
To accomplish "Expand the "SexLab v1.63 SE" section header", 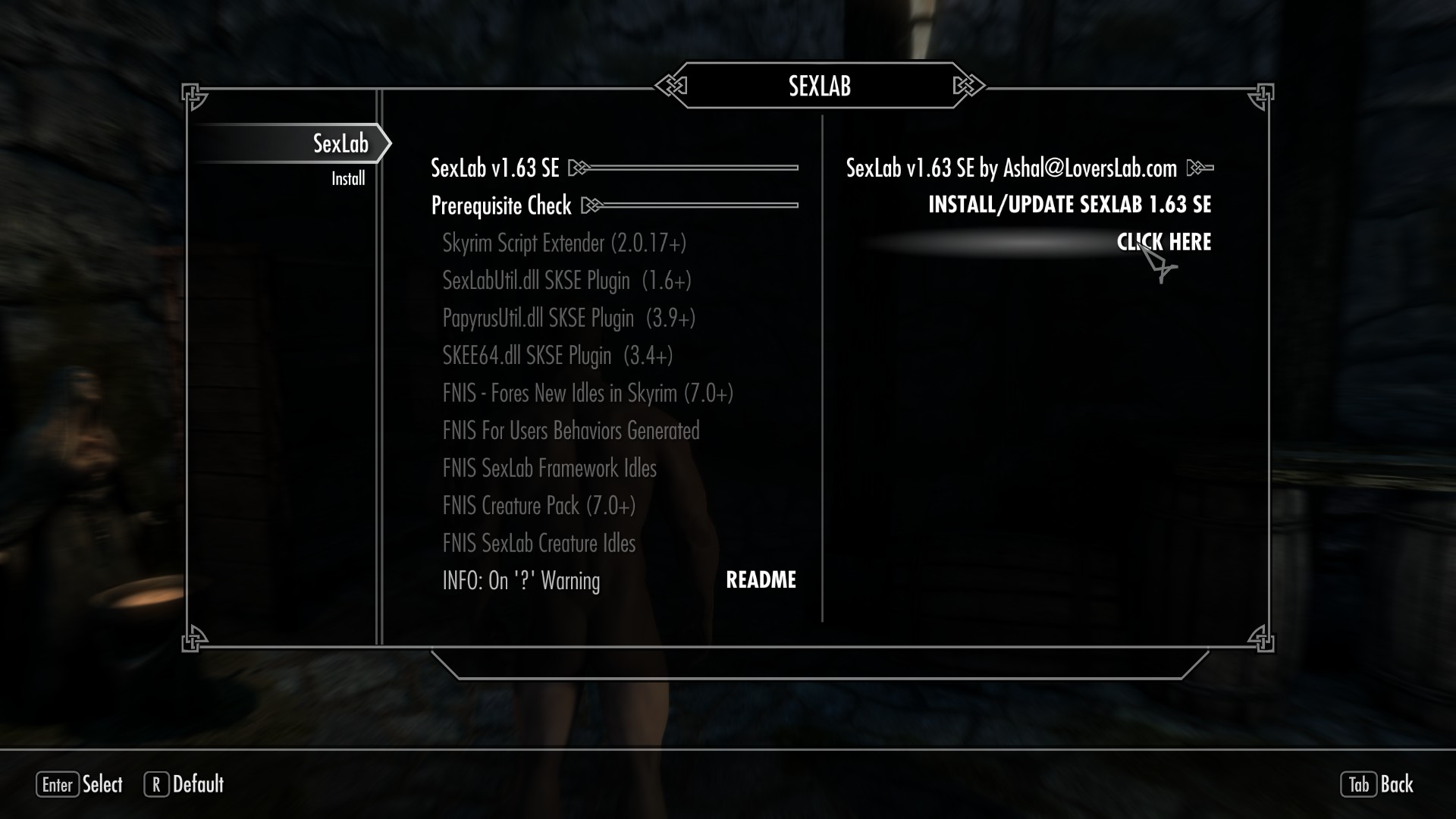I will click(495, 168).
